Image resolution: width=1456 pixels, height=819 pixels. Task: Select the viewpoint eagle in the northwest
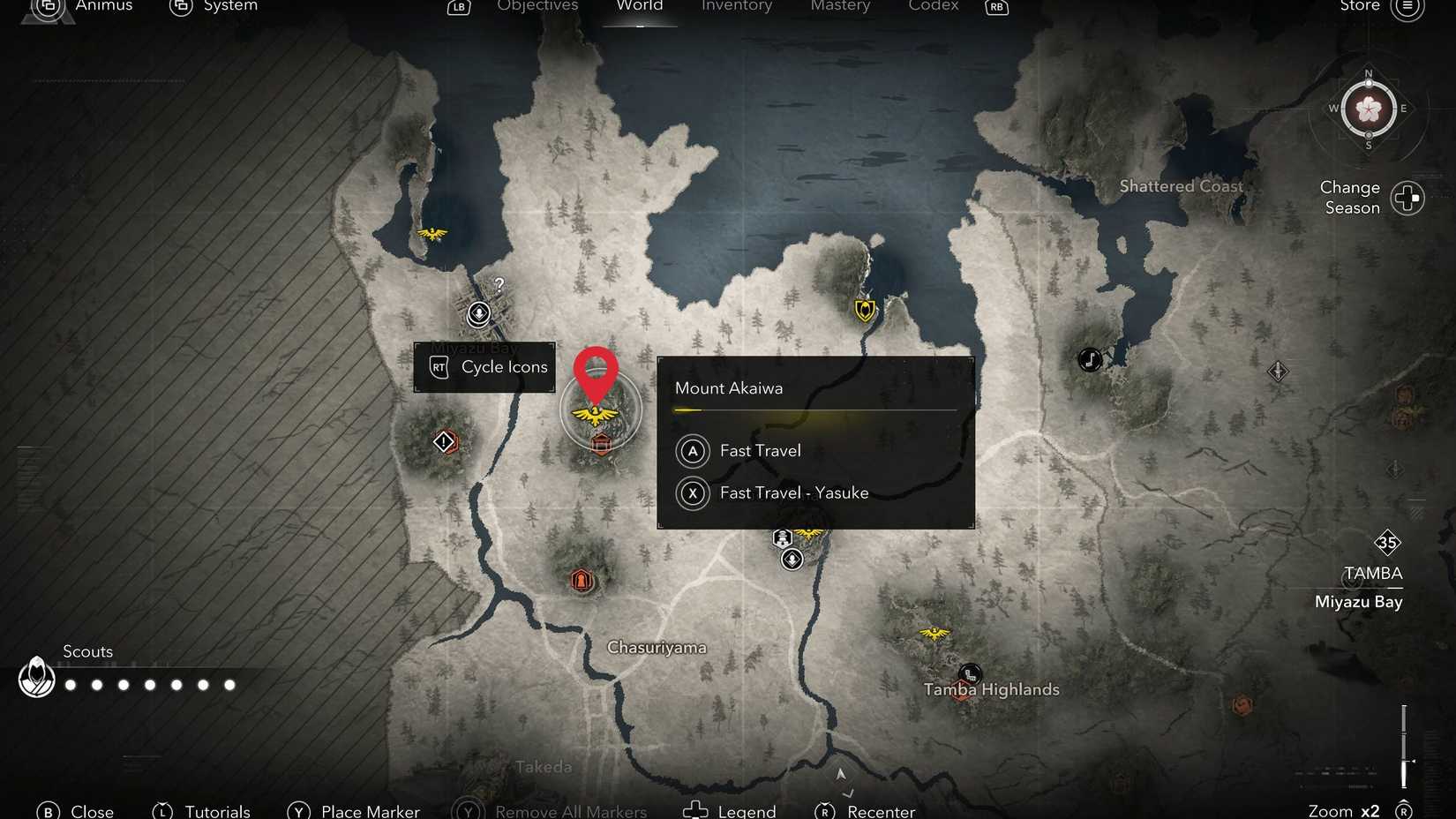coord(432,234)
